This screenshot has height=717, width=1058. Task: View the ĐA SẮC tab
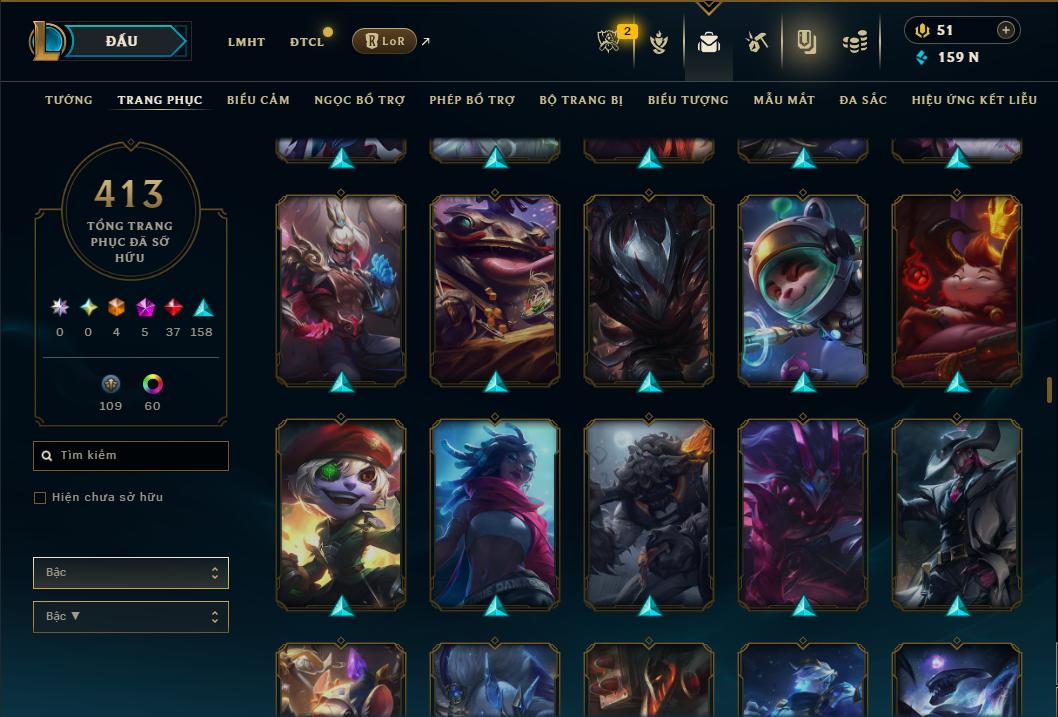click(x=863, y=100)
